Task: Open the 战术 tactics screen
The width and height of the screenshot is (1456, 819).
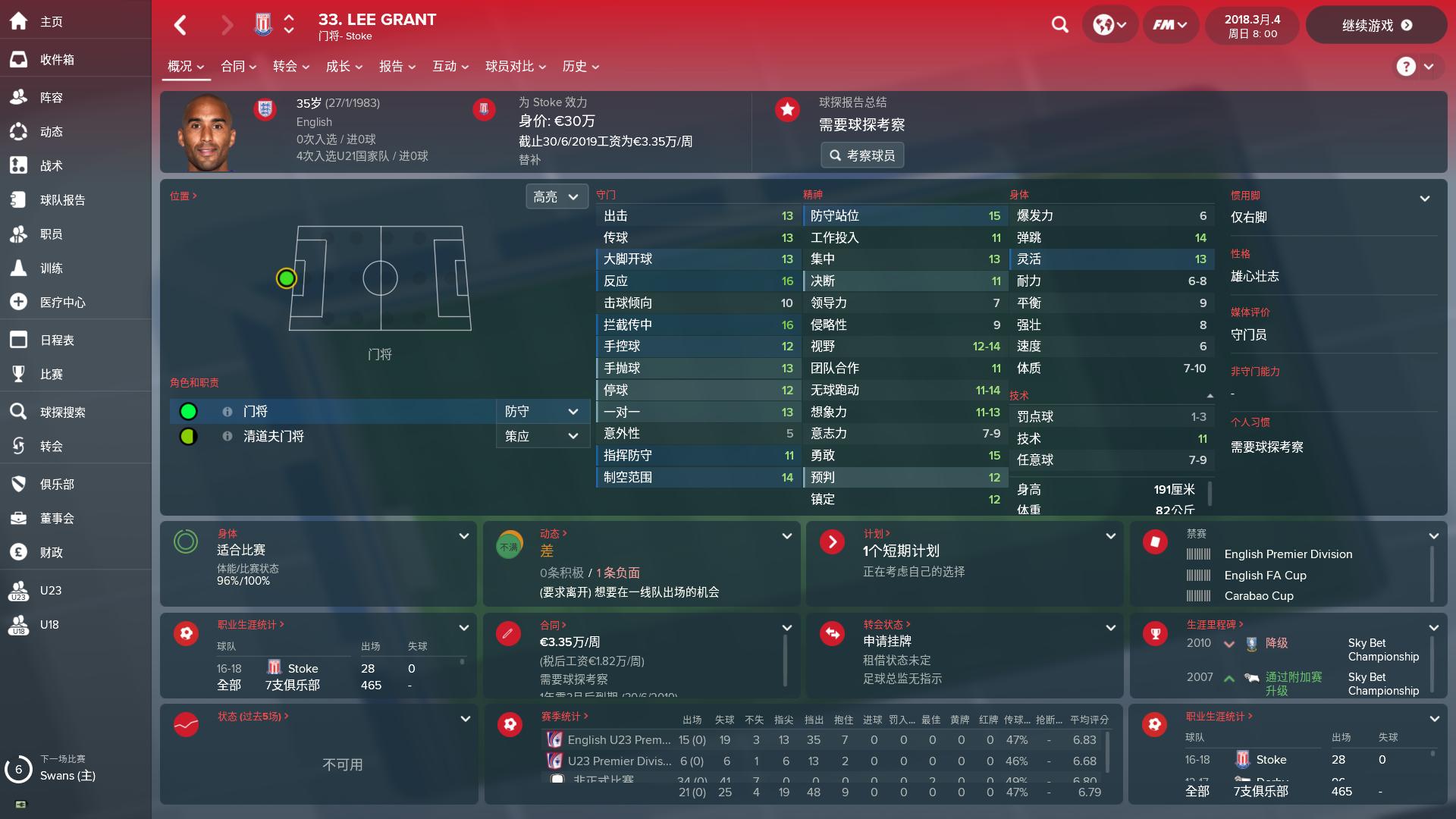Action: click(52, 165)
